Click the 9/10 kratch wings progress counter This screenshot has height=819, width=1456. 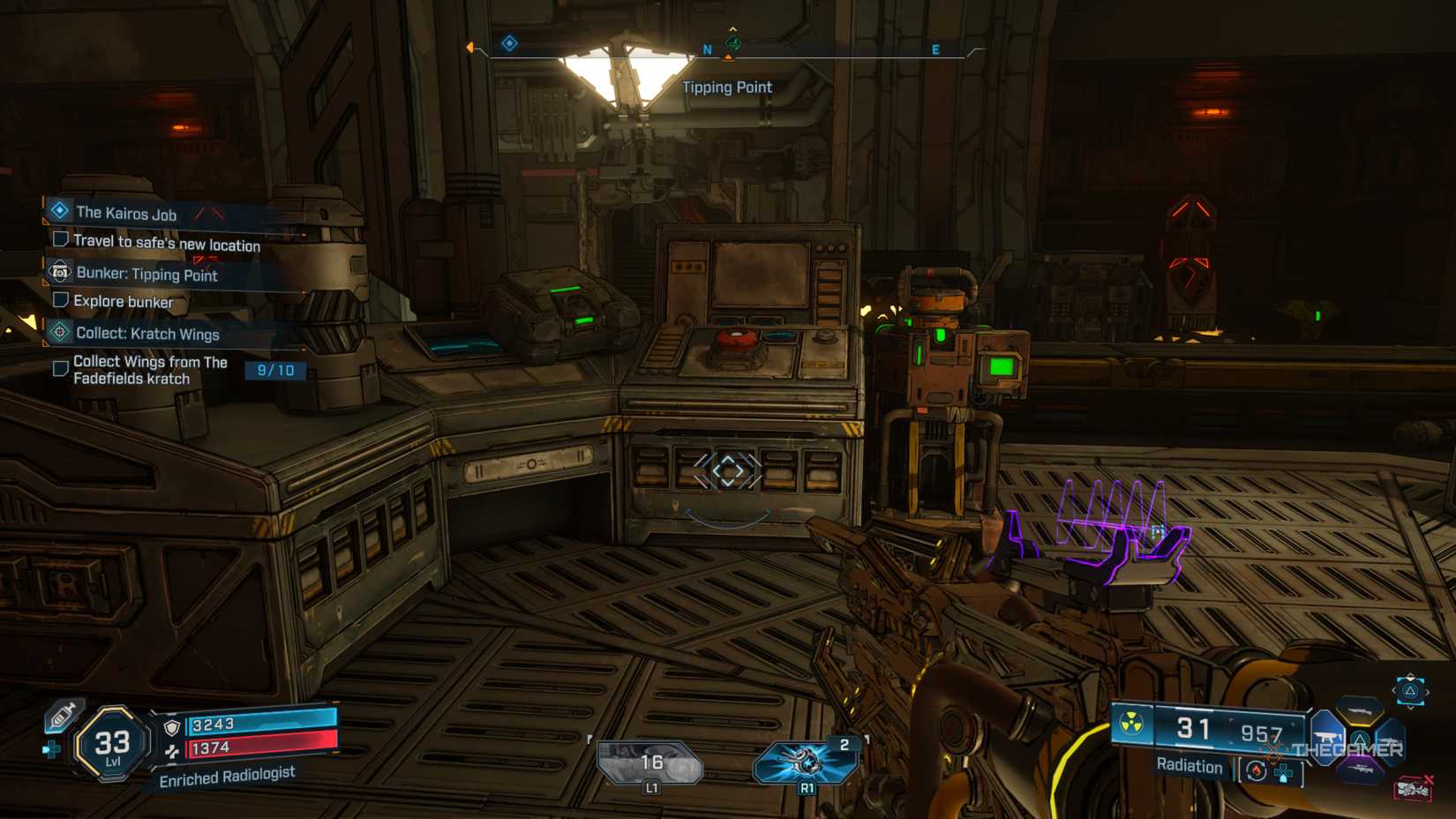[274, 370]
